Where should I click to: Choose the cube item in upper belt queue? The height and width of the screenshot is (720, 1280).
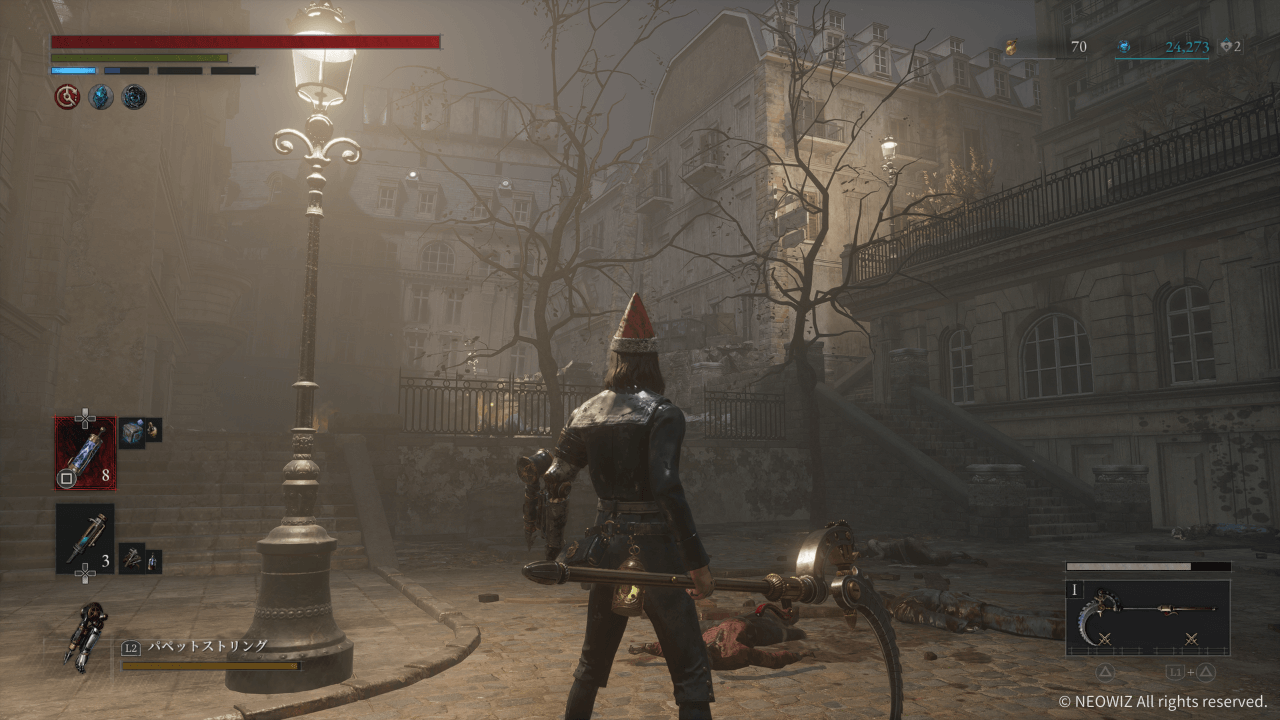(x=132, y=431)
